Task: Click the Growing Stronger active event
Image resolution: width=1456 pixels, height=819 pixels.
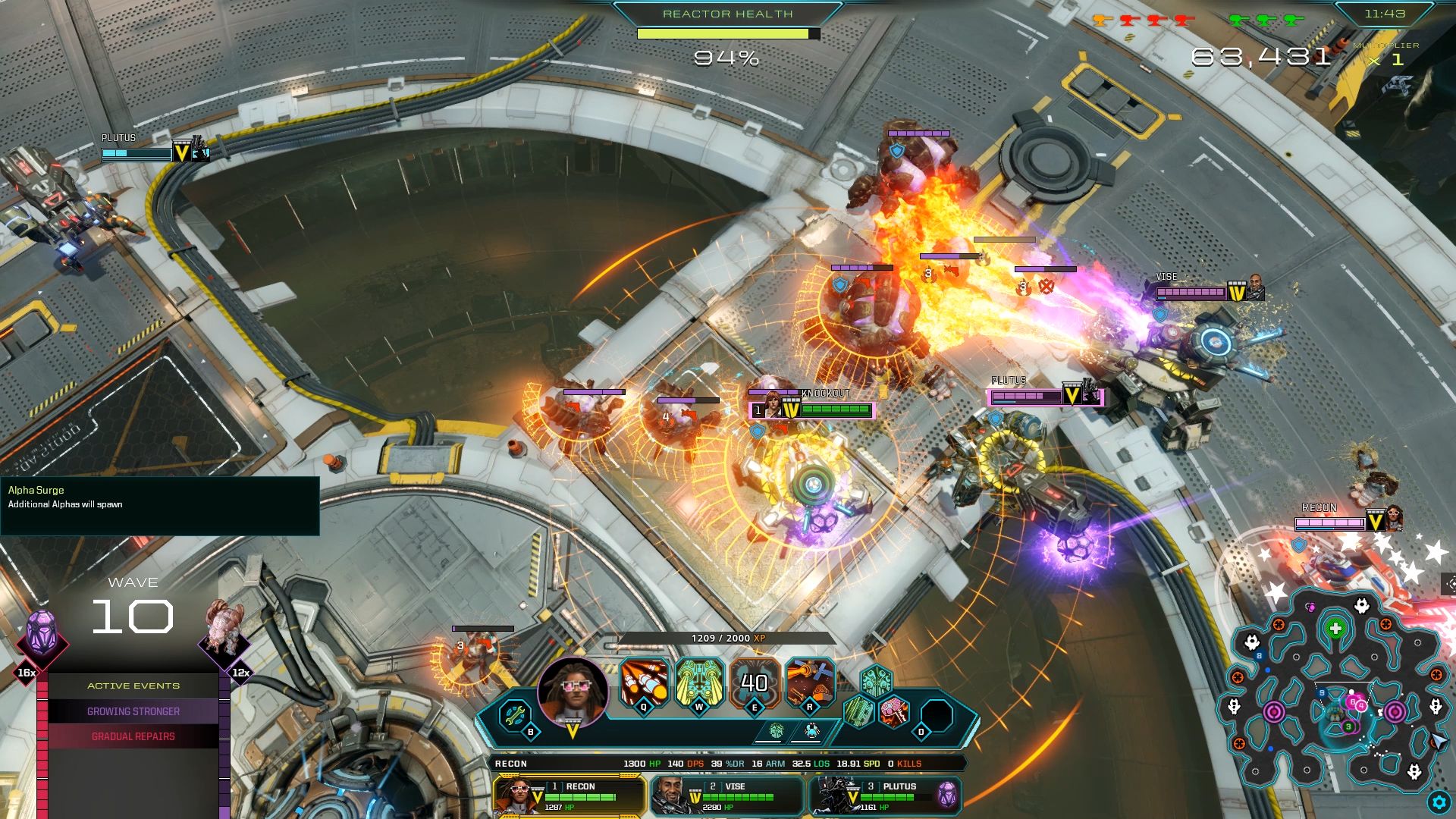Action: coord(133,711)
